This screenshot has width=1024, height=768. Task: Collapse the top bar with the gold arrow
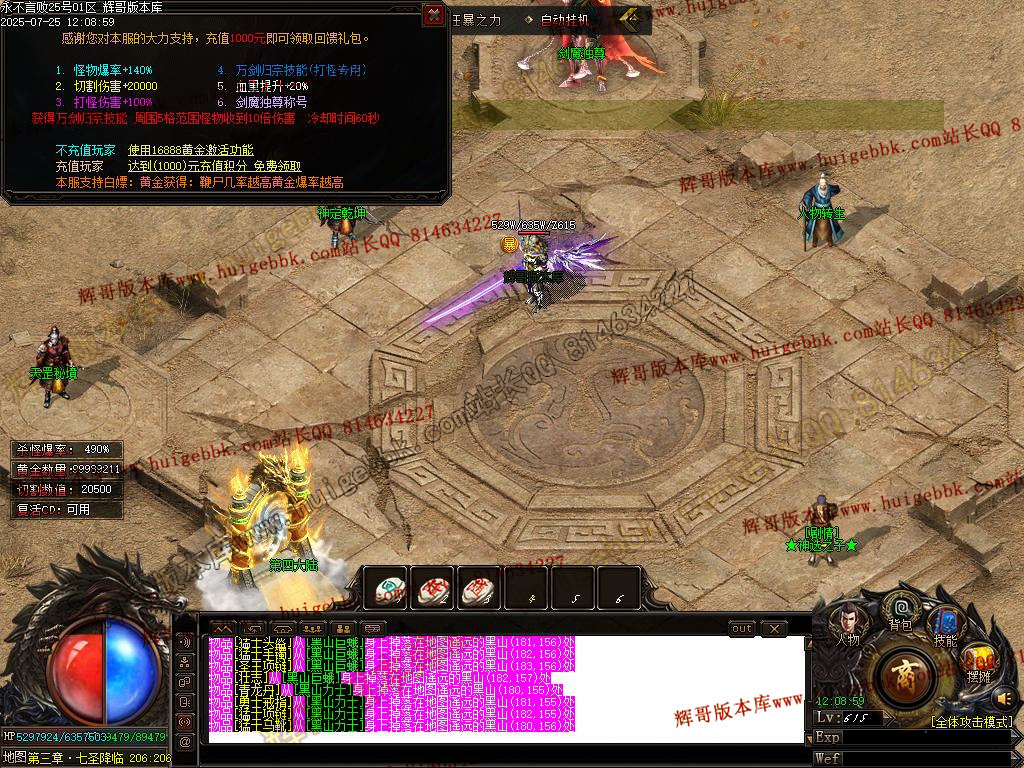pyautogui.click(x=630, y=18)
